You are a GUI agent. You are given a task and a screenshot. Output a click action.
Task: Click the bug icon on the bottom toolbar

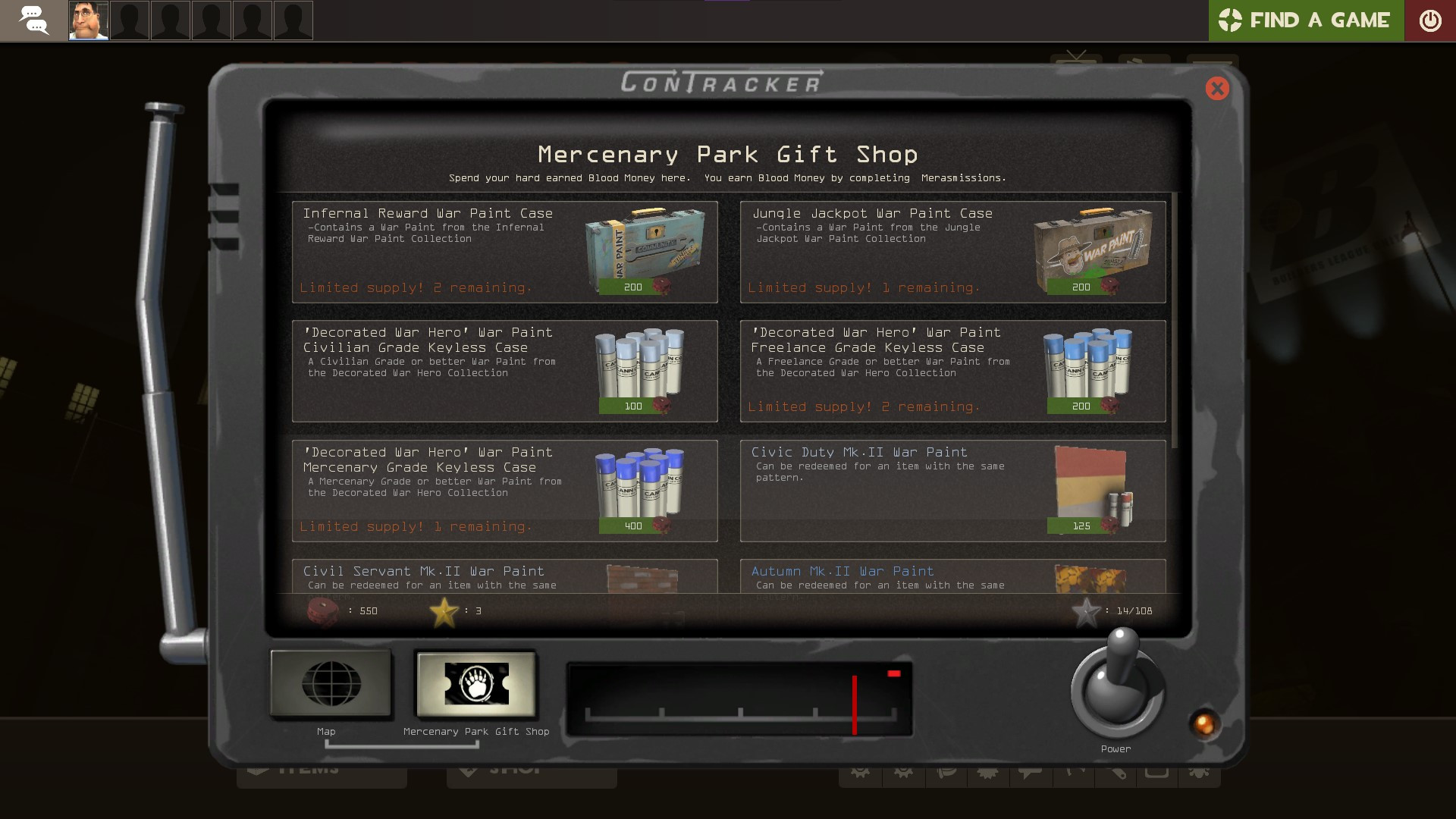point(1200,773)
